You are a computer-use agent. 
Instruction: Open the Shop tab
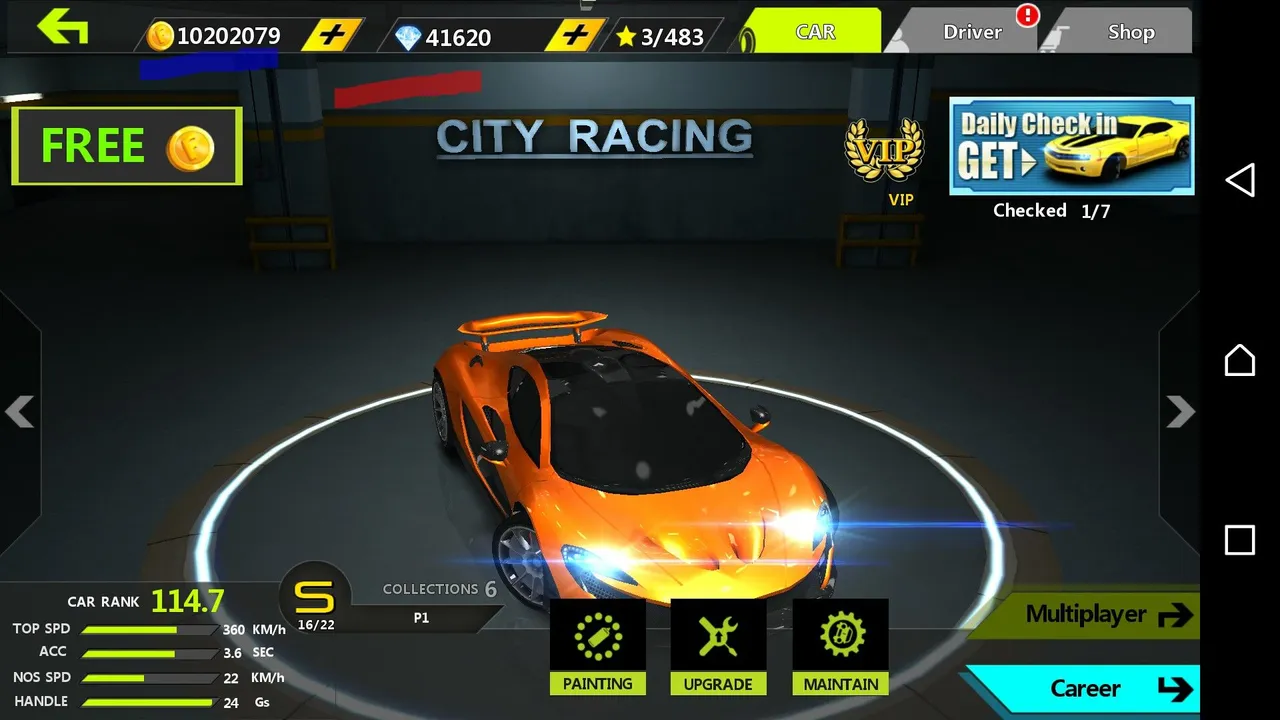pyautogui.click(x=1130, y=32)
